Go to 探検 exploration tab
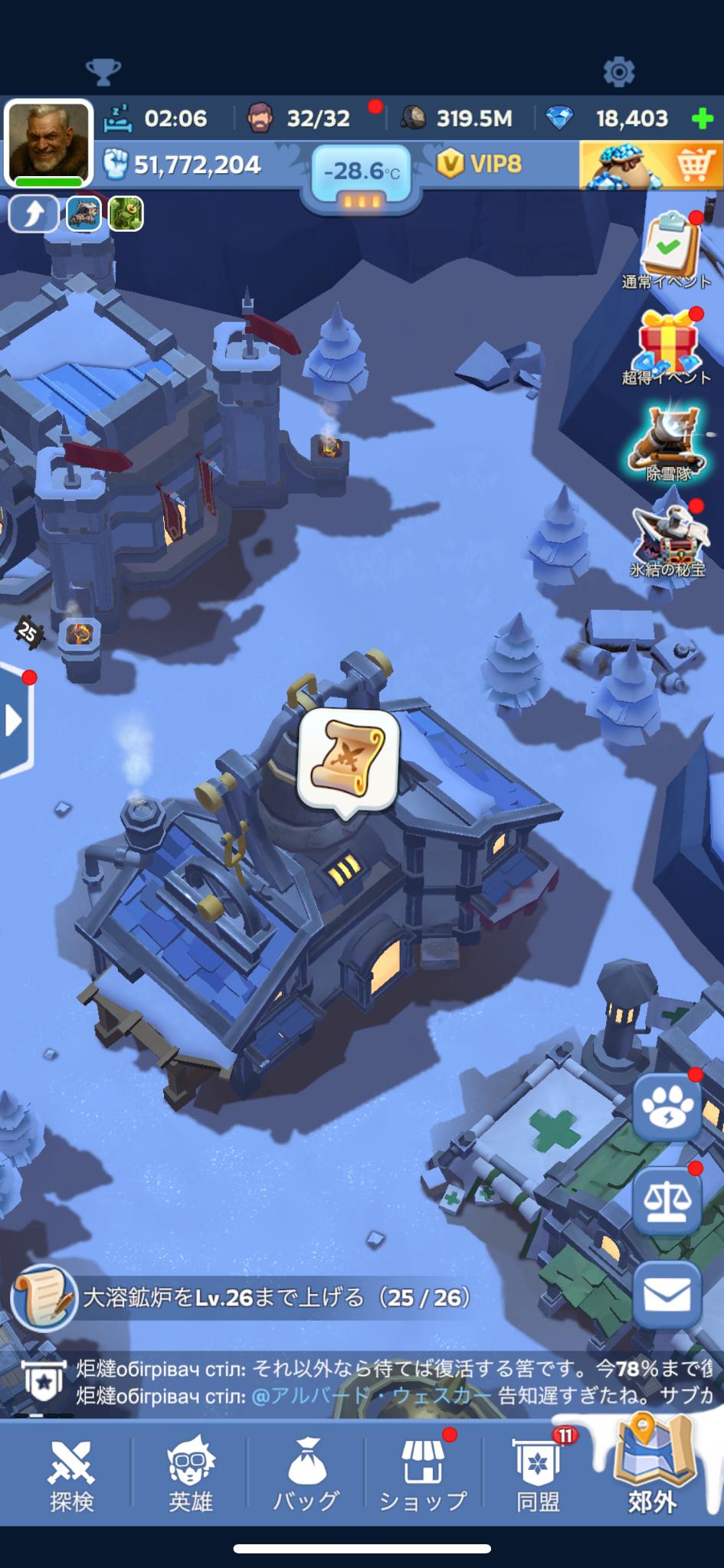Viewport: 724px width, 1568px height. click(x=71, y=1475)
